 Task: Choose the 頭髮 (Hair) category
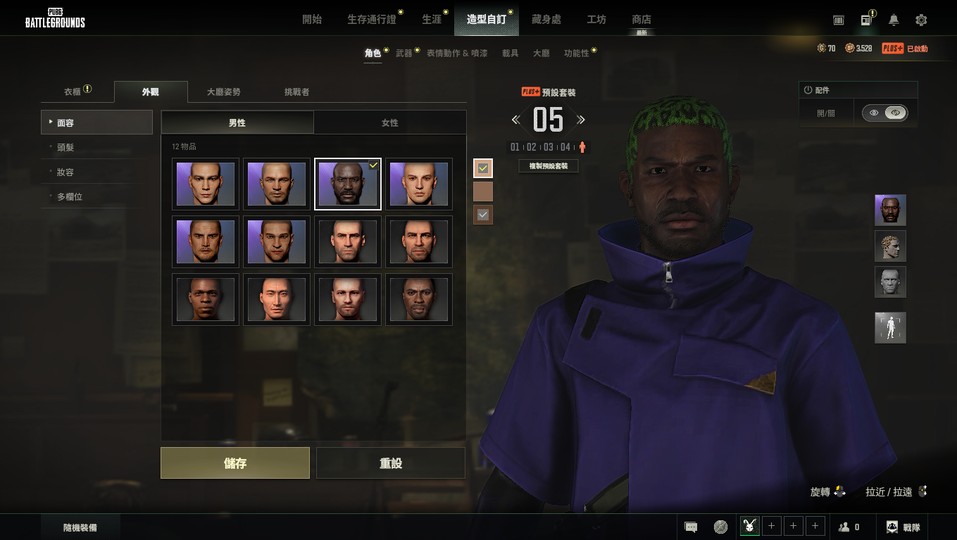[66, 147]
